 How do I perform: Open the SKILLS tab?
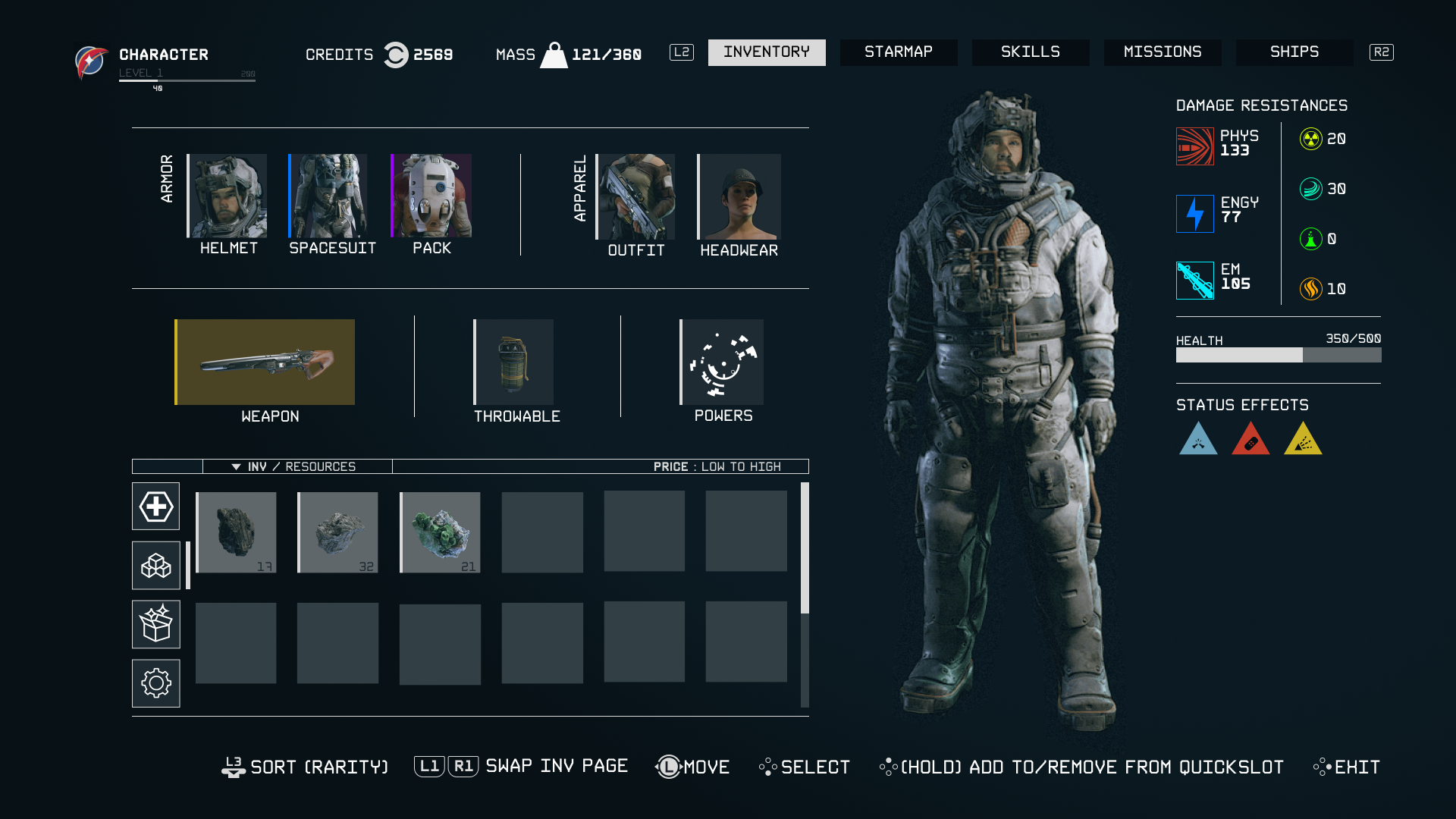pos(1030,52)
